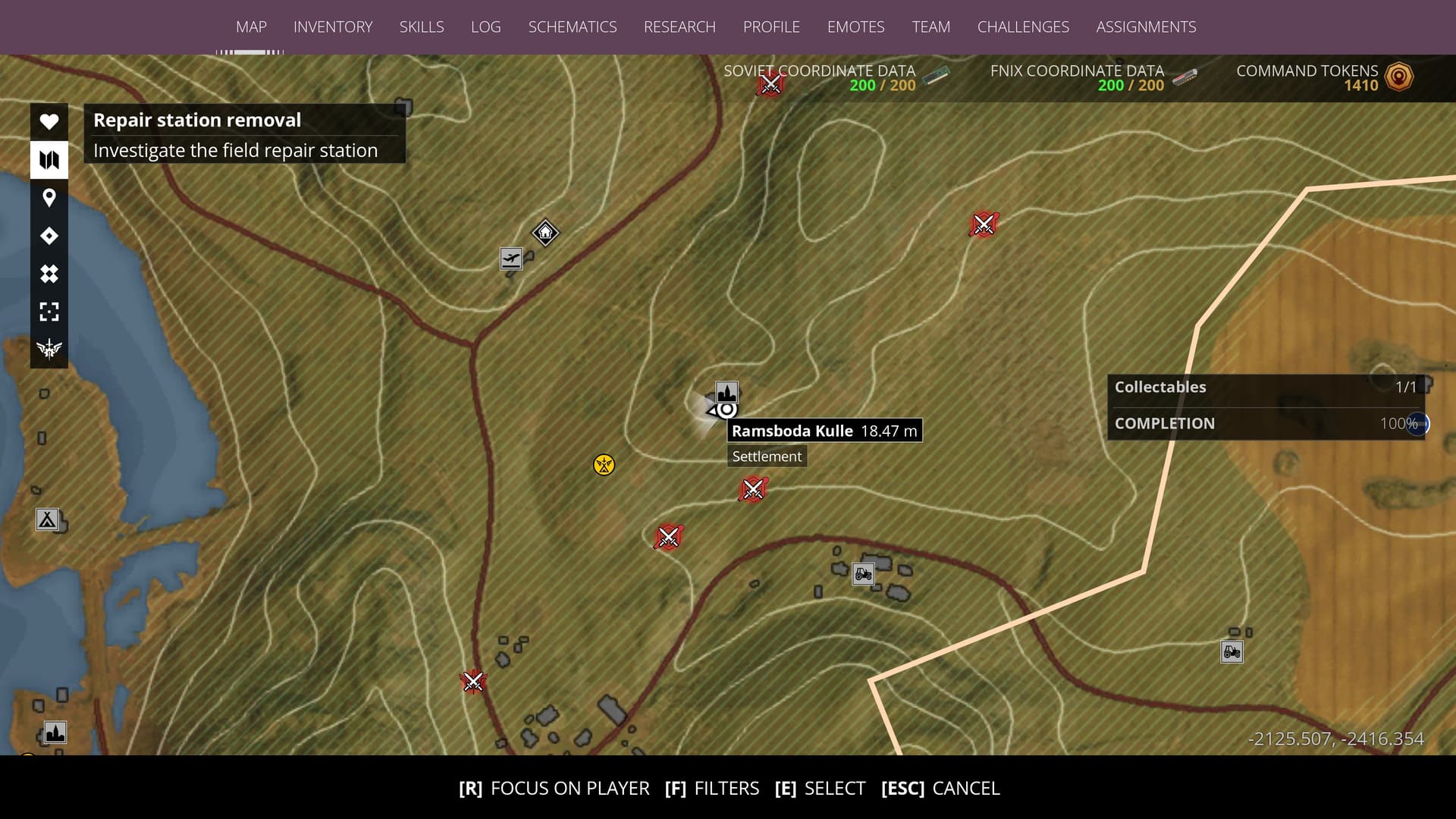Click the folded map icon in sidebar
This screenshot has height=819, width=1456.
tap(49, 160)
